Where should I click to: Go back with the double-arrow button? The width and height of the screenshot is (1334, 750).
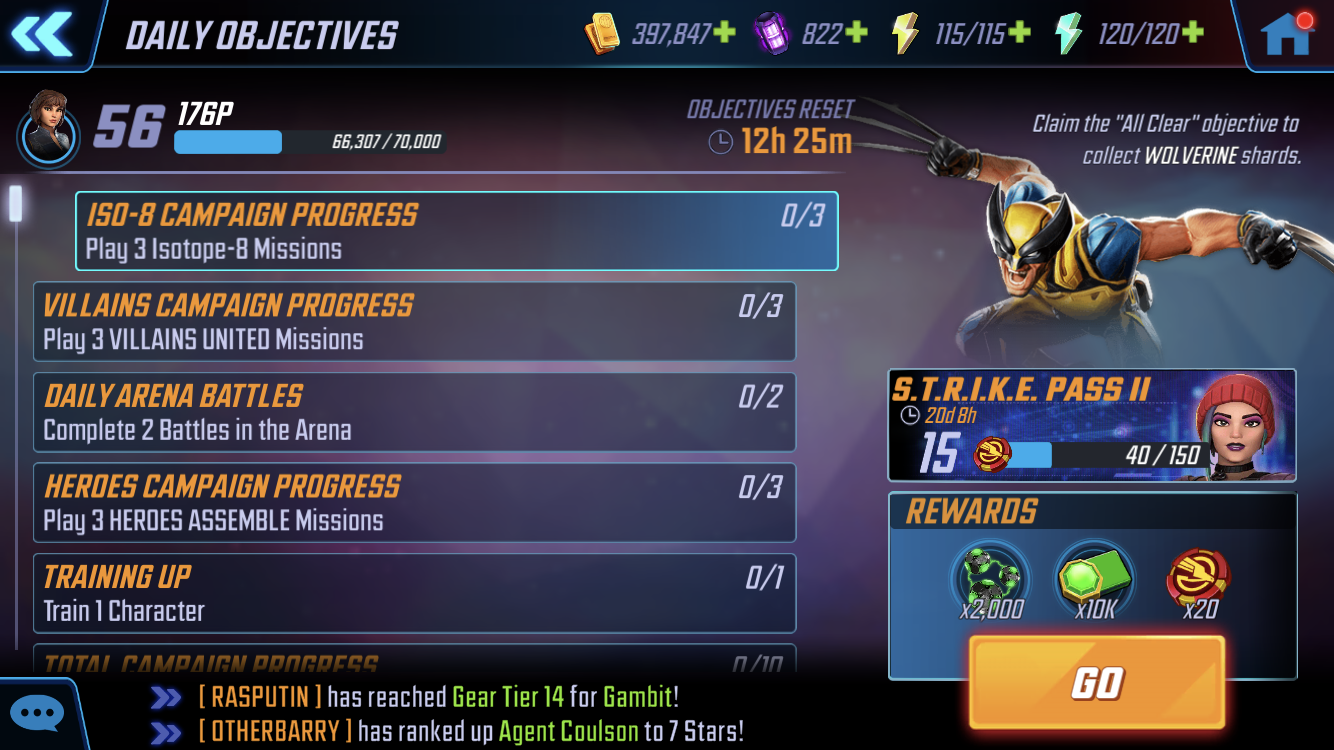click(x=42, y=33)
